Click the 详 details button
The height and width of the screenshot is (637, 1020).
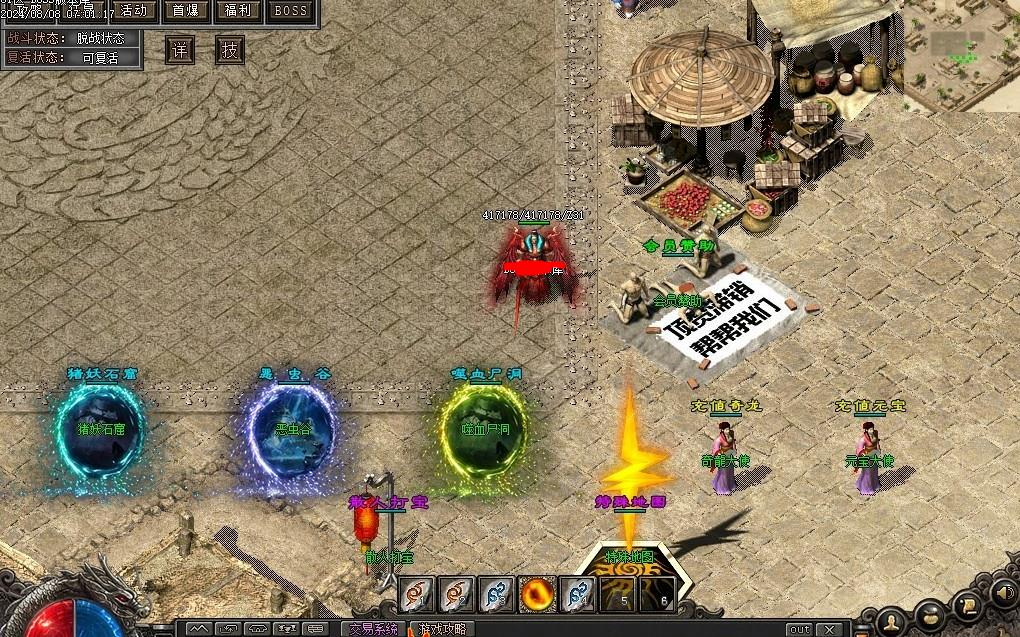[x=180, y=50]
